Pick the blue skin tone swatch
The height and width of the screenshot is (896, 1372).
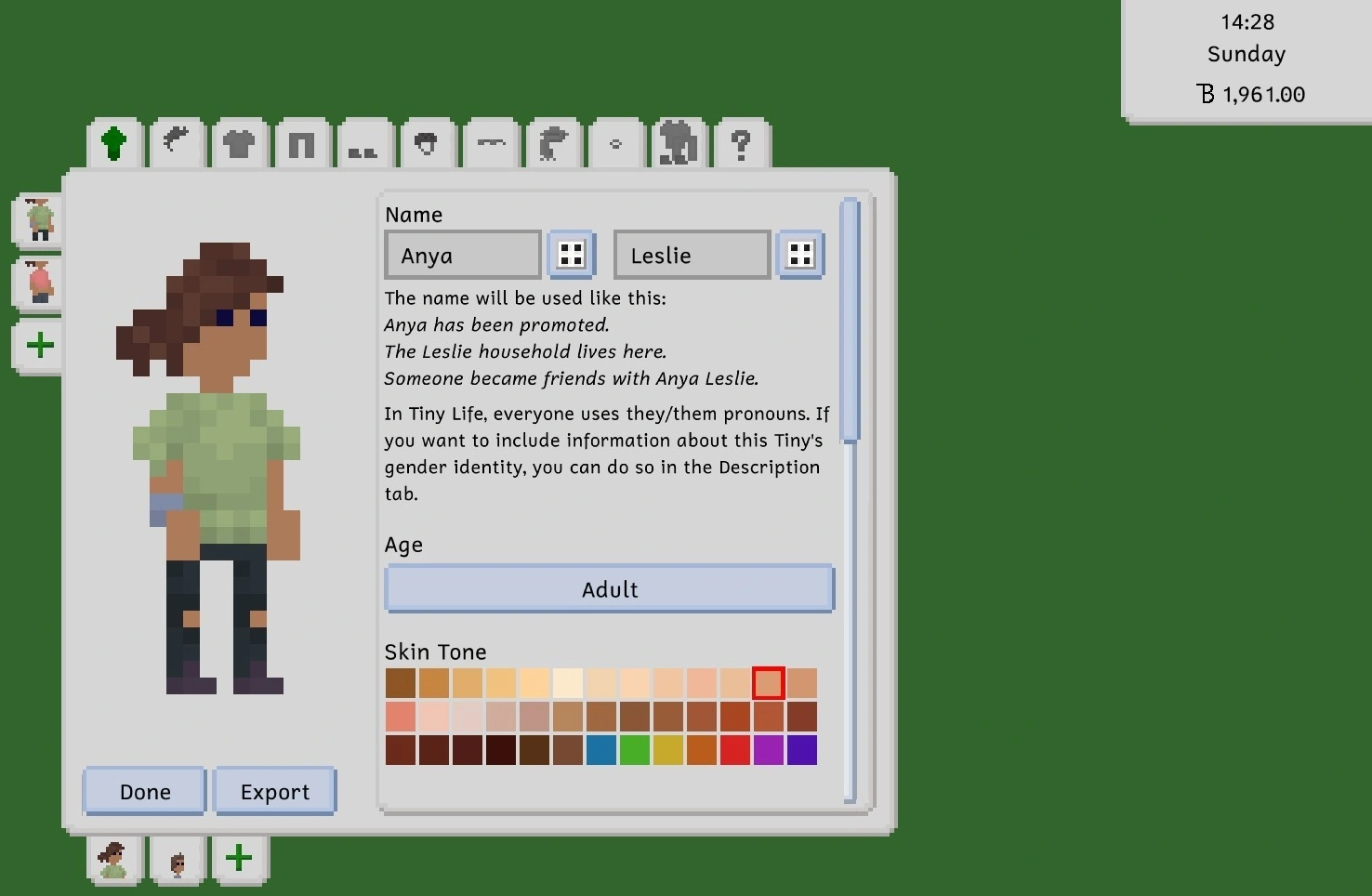(x=601, y=750)
